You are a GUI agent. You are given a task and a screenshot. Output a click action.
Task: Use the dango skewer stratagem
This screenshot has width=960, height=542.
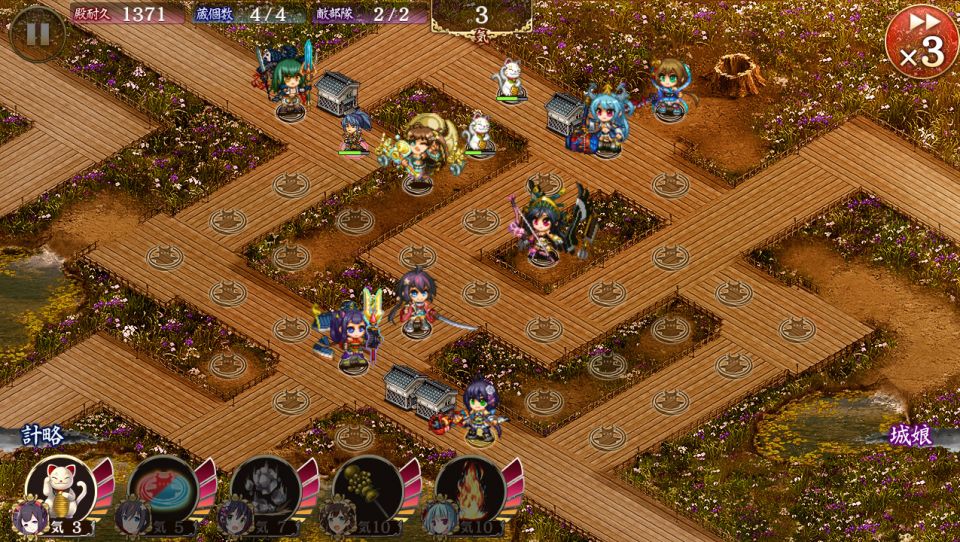[x=367, y=488]
